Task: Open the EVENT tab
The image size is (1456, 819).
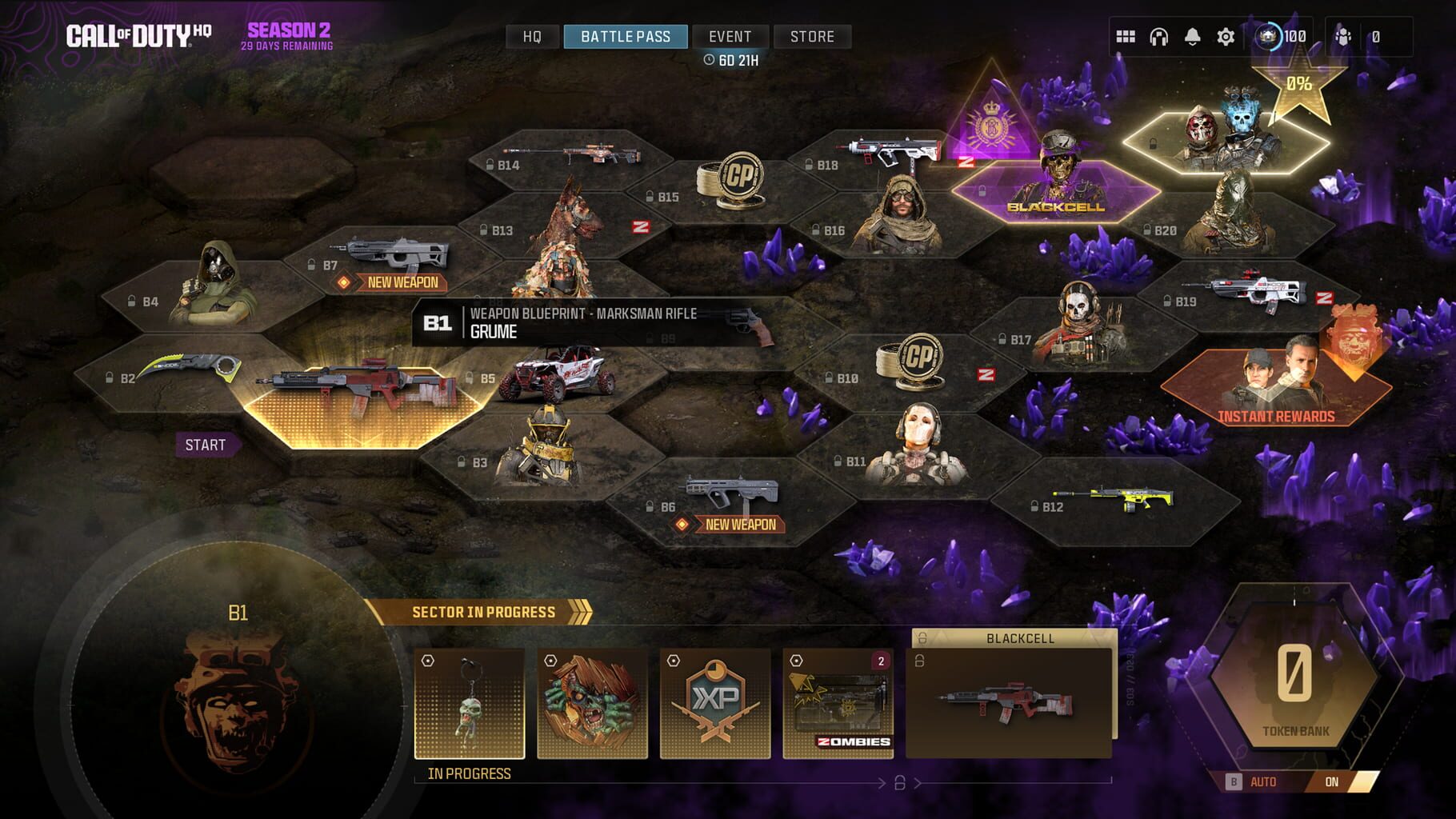Action: [x=729, y=36]
